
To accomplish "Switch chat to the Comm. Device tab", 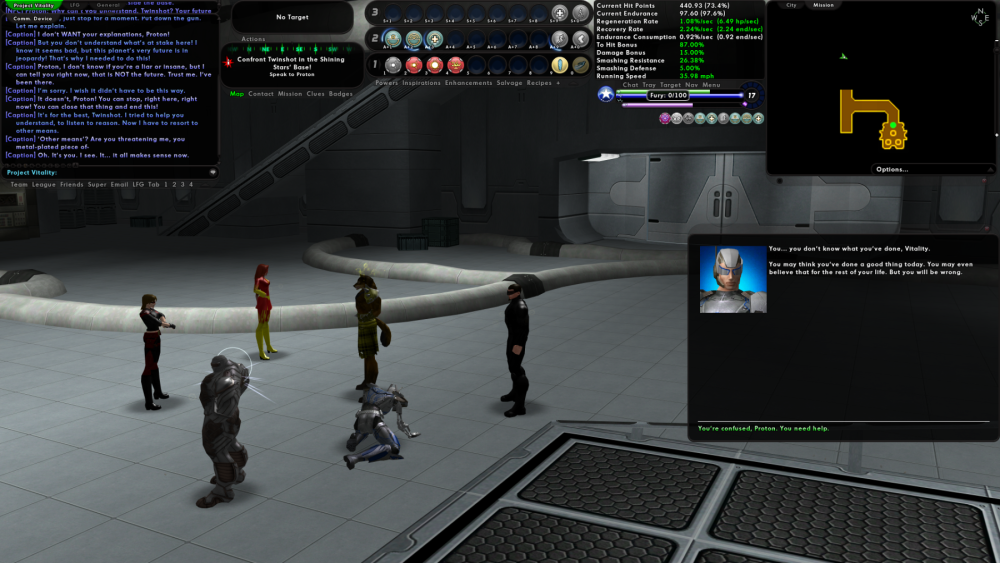I will point(32,18).
